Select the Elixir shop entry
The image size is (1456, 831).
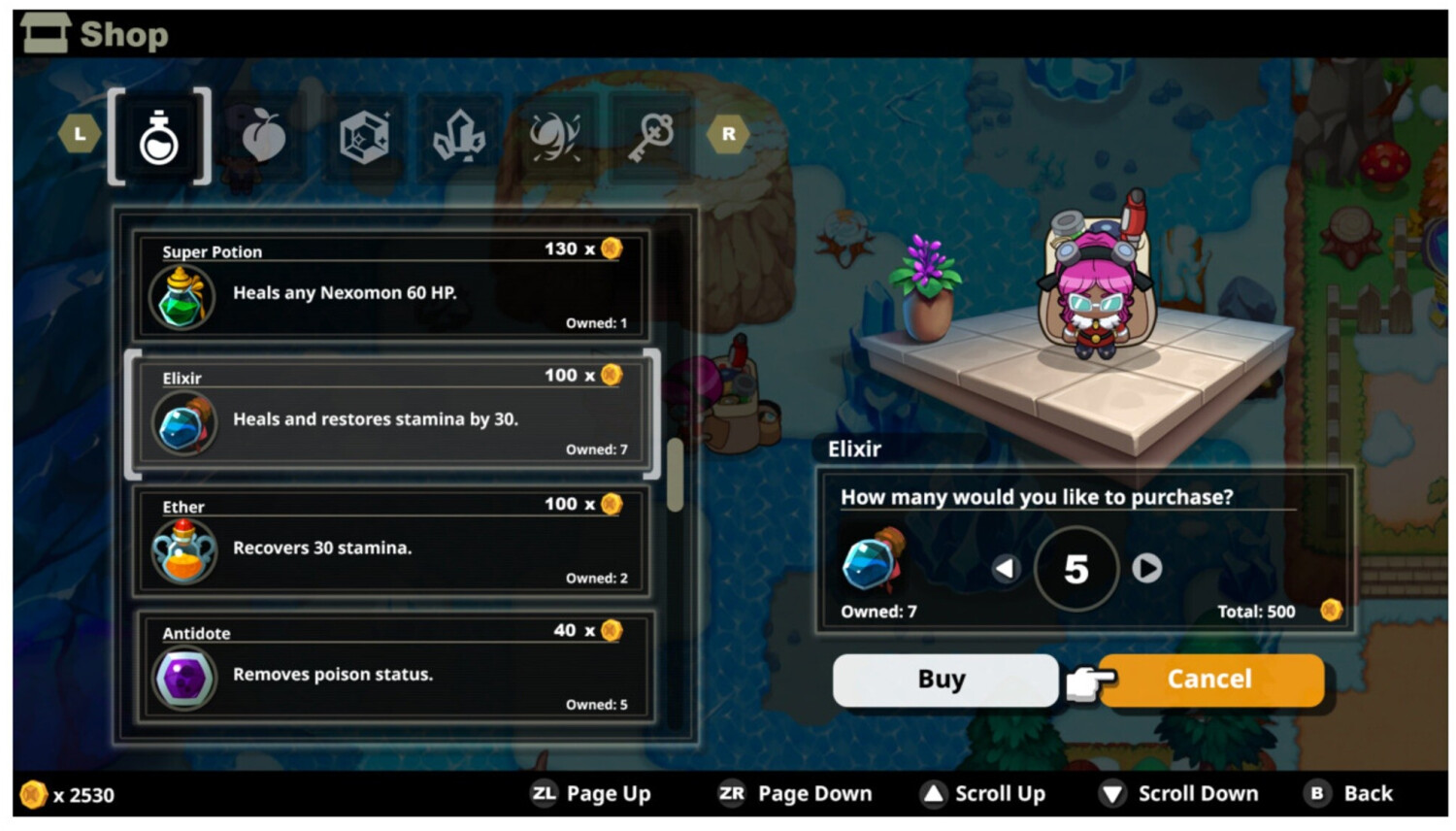coord(391,413)
